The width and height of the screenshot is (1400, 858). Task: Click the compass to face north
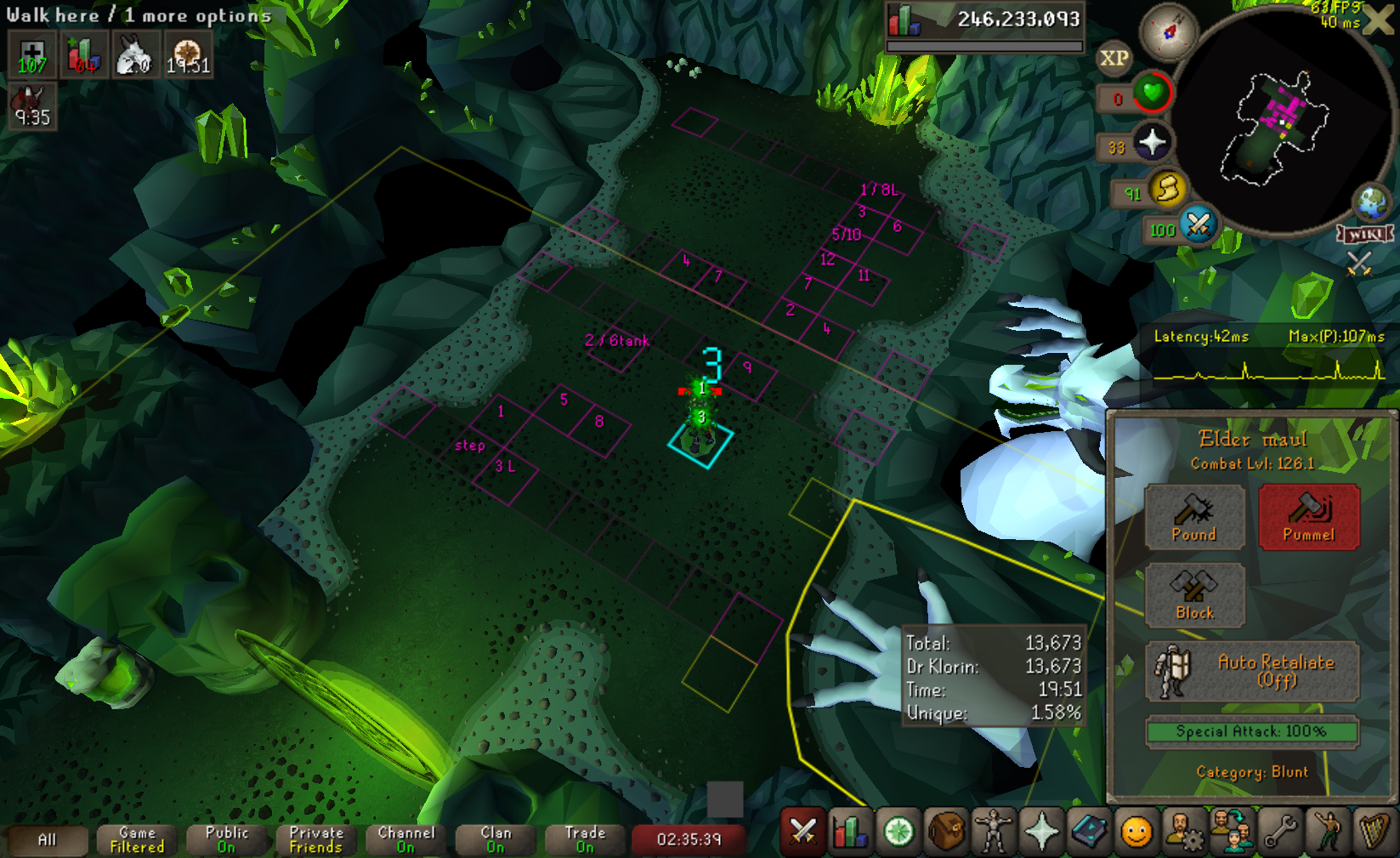[x=1169, y=32]
